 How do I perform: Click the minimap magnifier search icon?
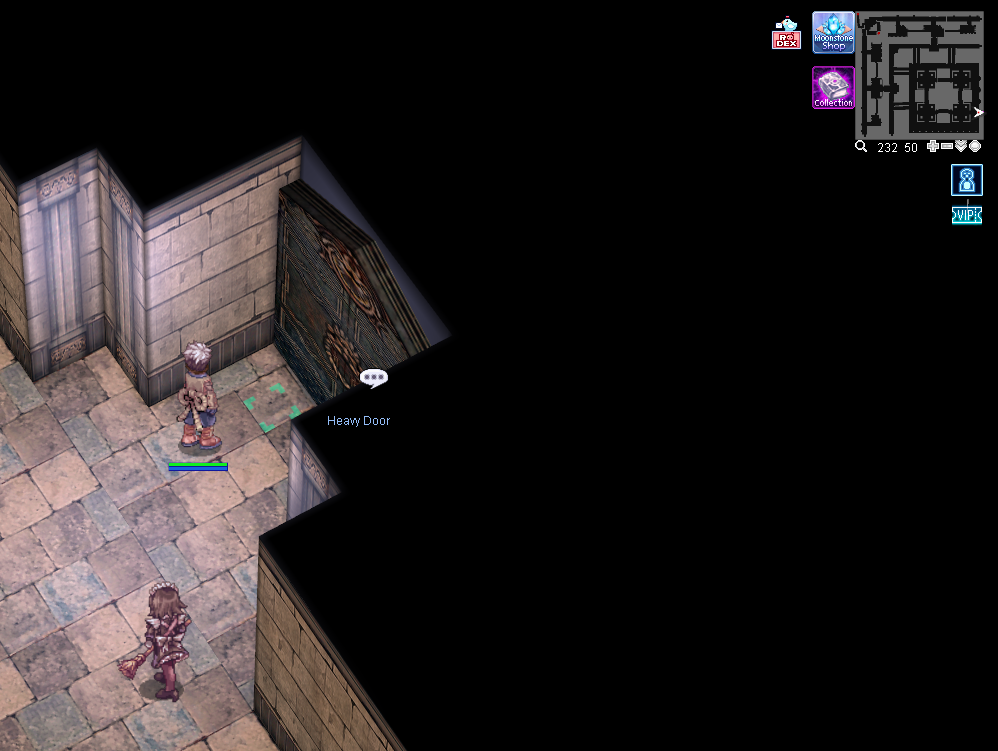[861, 146]
